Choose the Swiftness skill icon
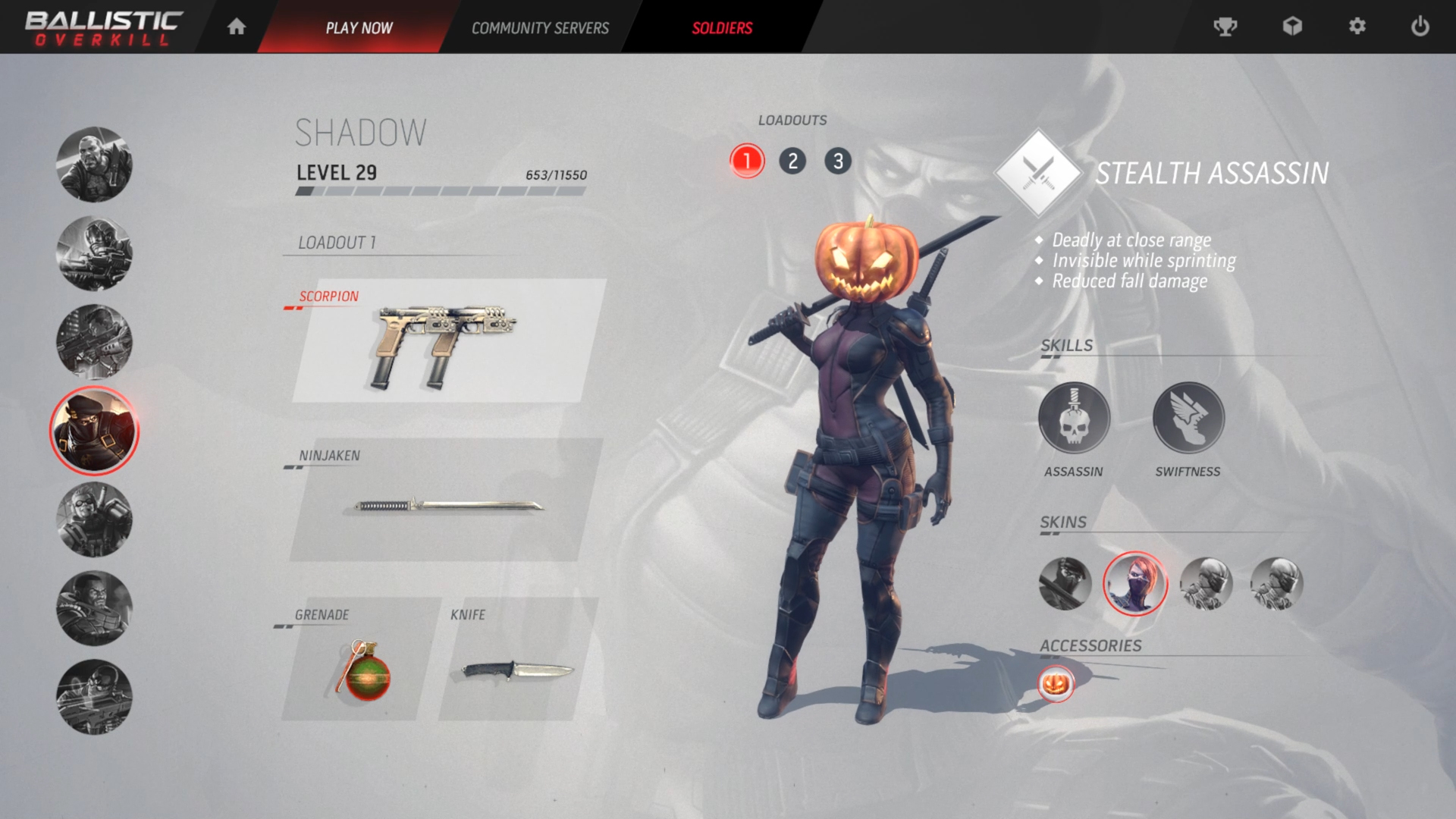This screenshot has height=819, width=1456. click(1188, 419)
